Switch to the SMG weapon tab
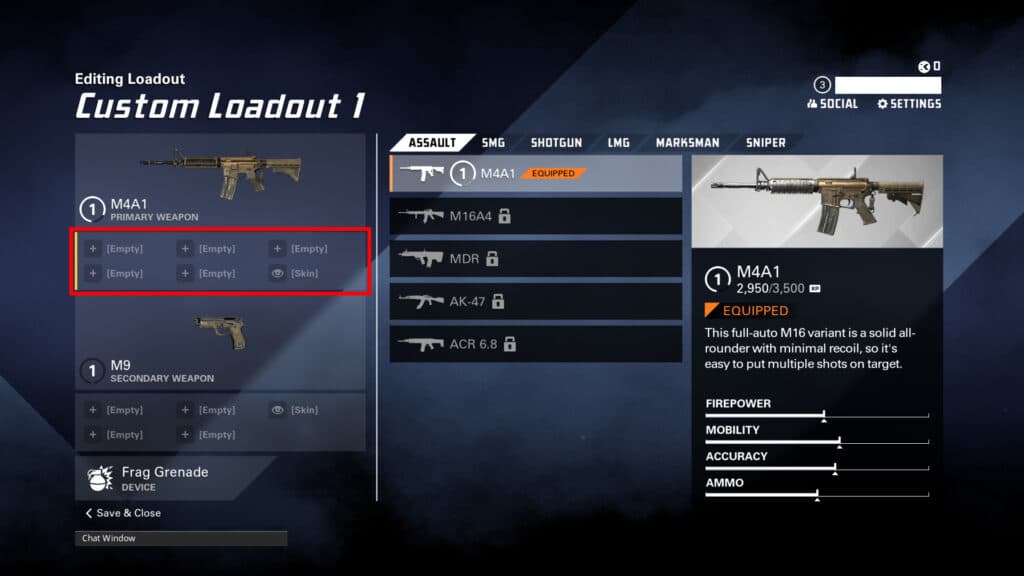The height and width of the screenshot is (576, 1024). click(x=493, y=143)
